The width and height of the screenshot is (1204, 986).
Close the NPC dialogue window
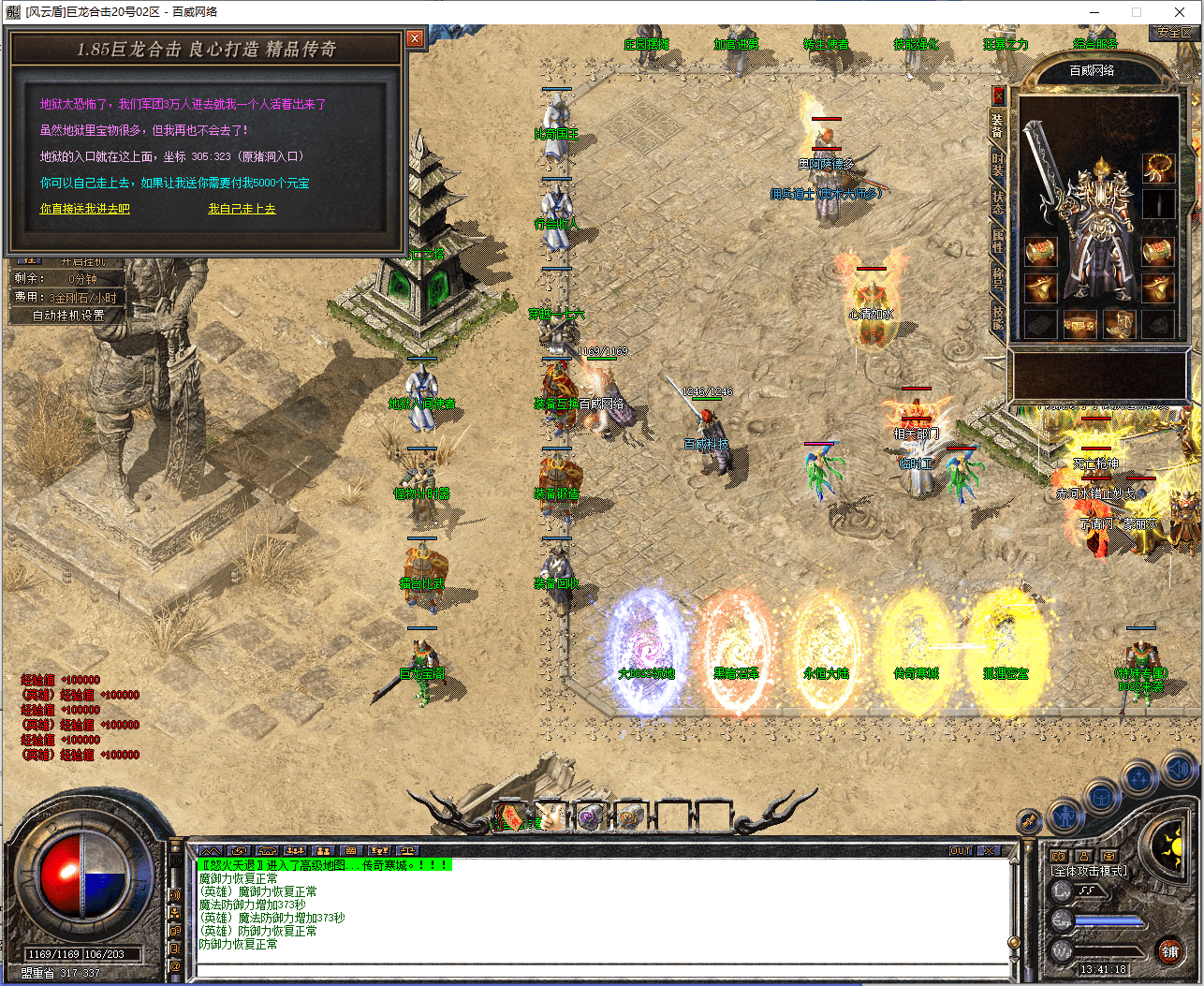415,38
